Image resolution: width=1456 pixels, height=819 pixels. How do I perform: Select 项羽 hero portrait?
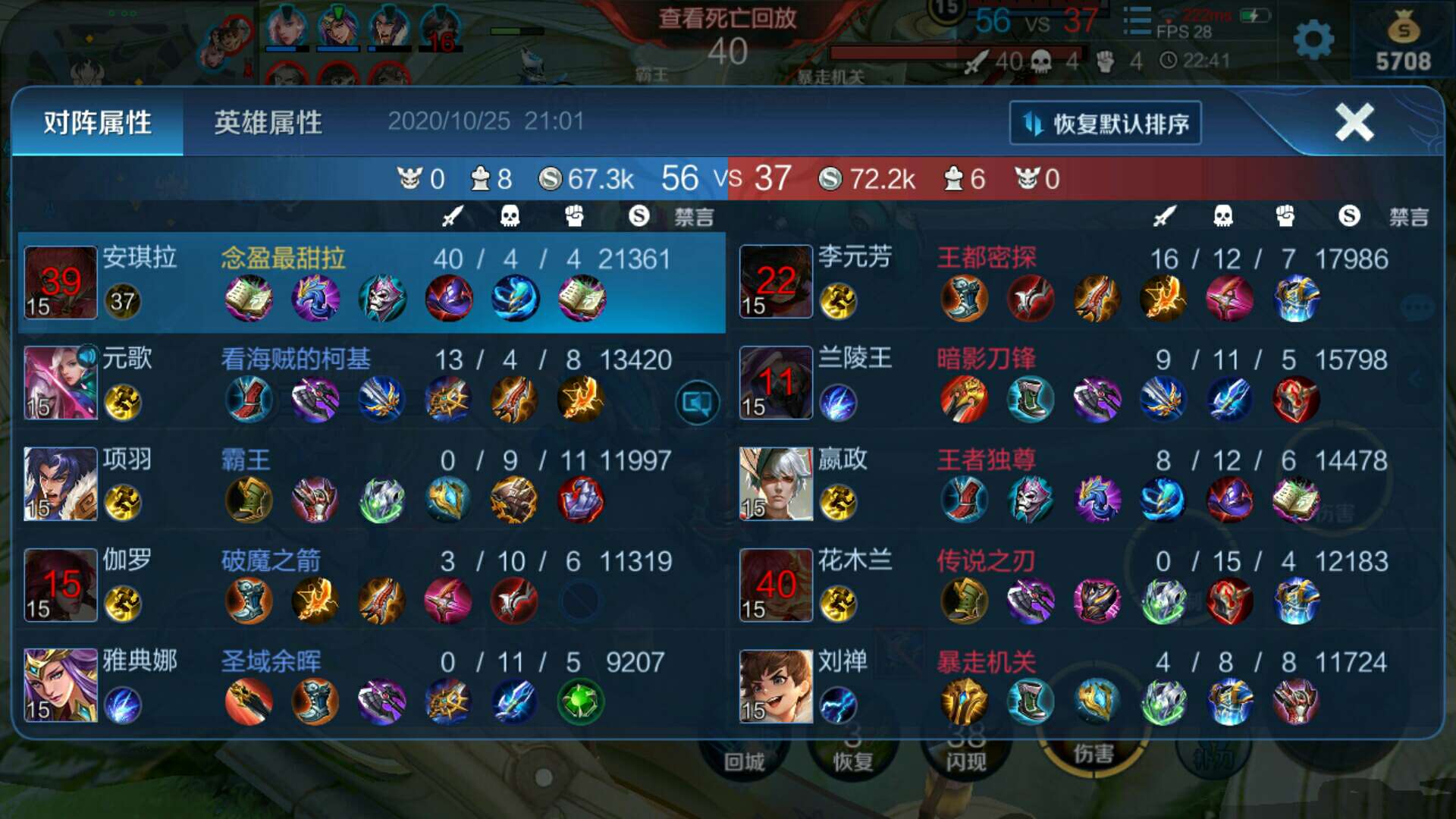coord(61,484)
